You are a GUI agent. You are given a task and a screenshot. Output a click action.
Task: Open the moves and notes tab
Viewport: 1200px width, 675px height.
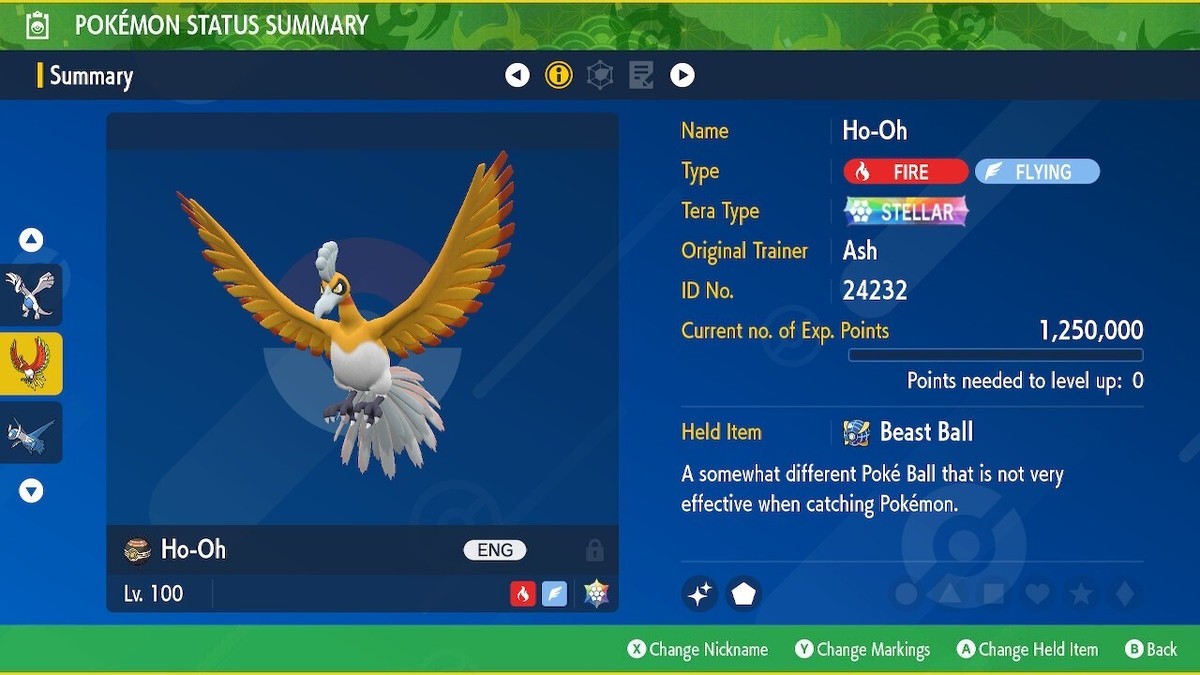pyautogui.click(x=641, y=75)
